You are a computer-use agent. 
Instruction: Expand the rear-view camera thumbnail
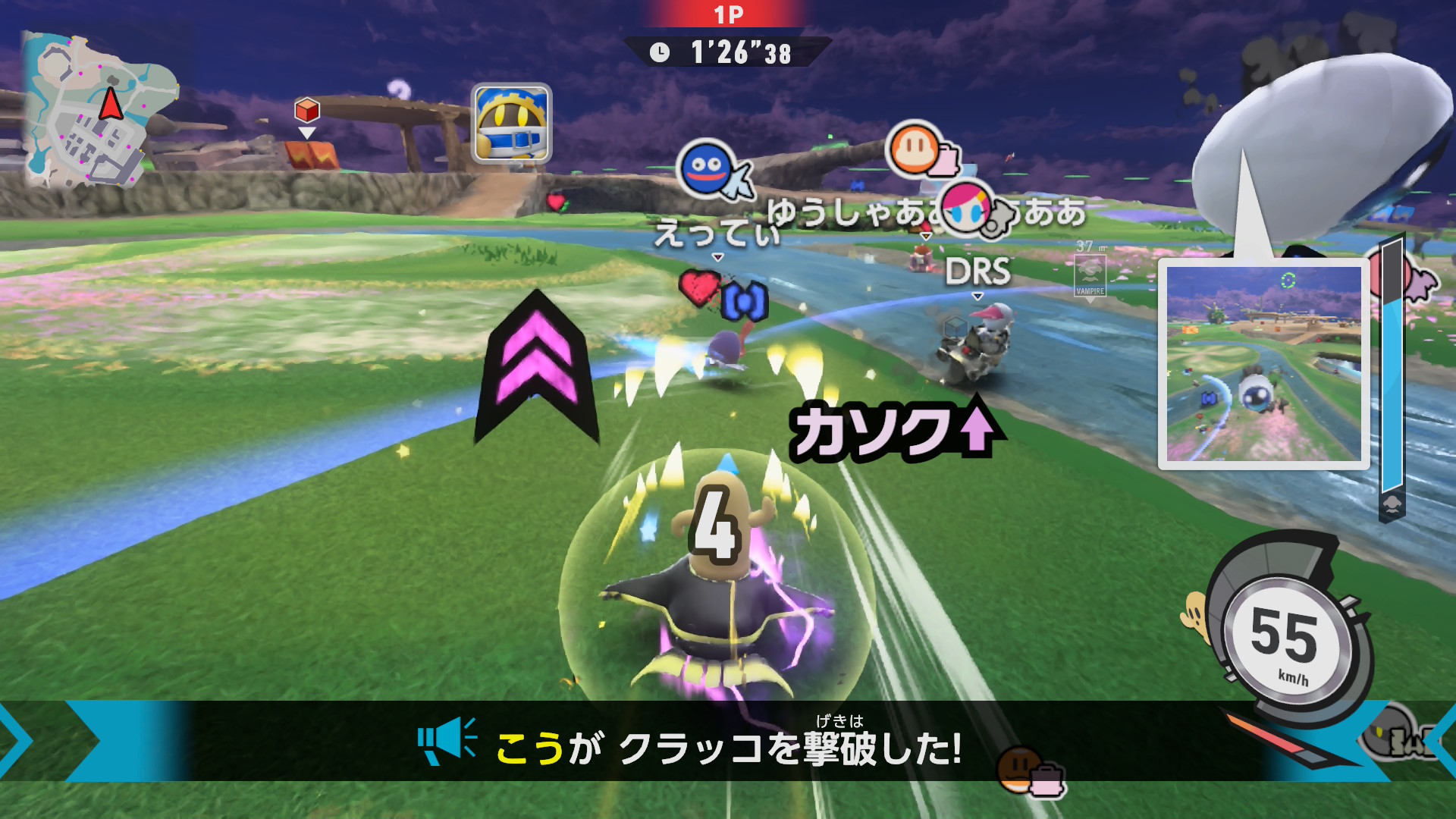pos(1263,364)
